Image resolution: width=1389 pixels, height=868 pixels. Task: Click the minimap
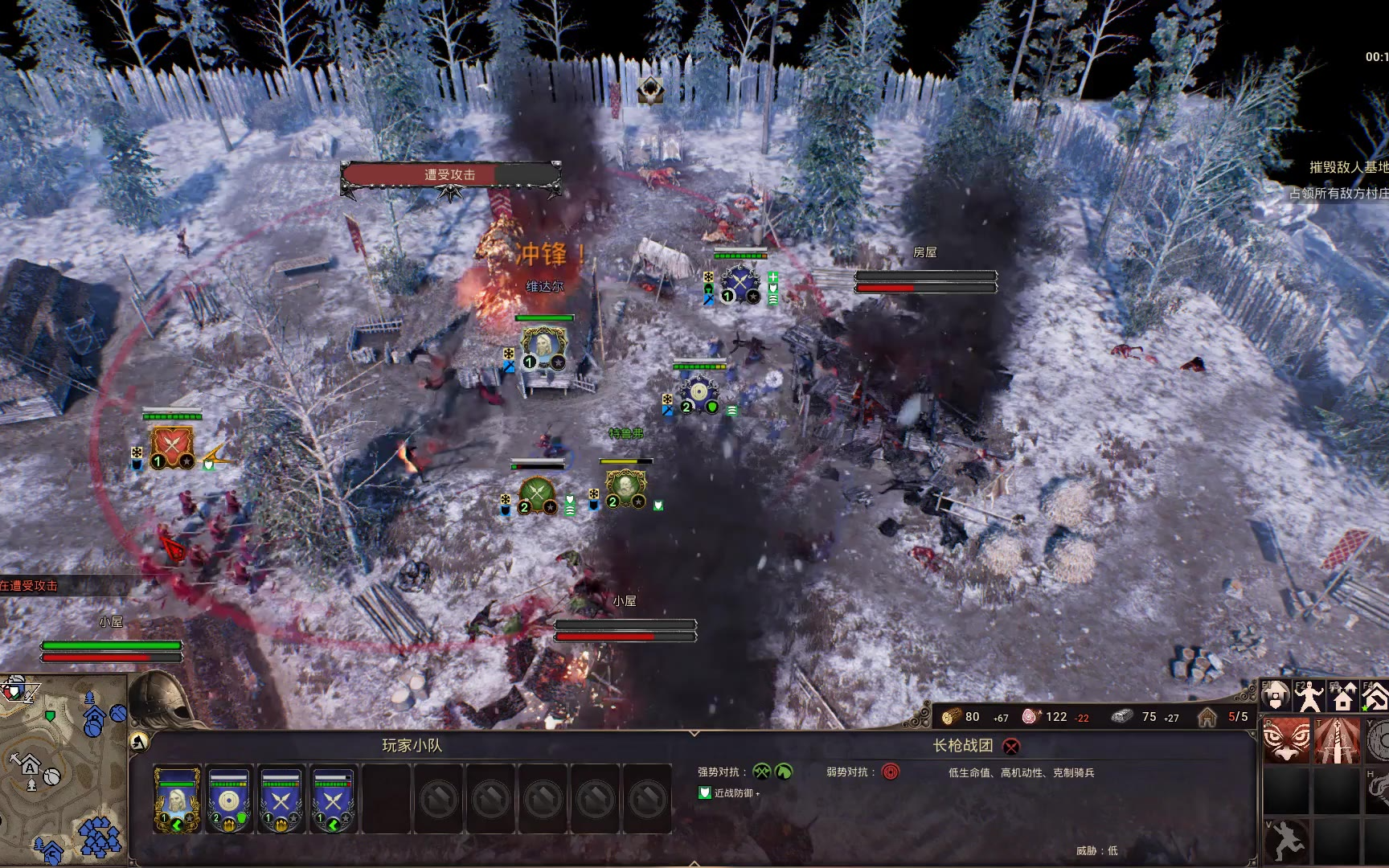(x=63, y=770)
